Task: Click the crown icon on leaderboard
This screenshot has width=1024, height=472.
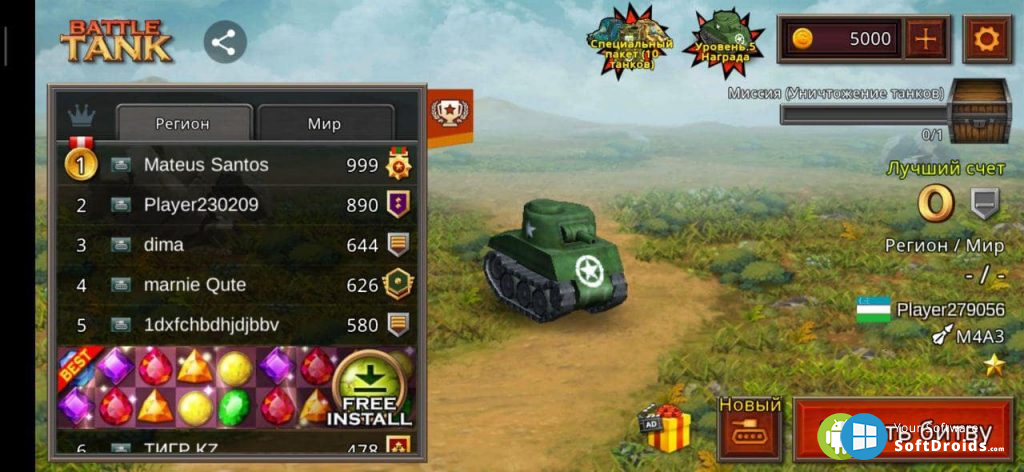Action: (x=80, y=118)
